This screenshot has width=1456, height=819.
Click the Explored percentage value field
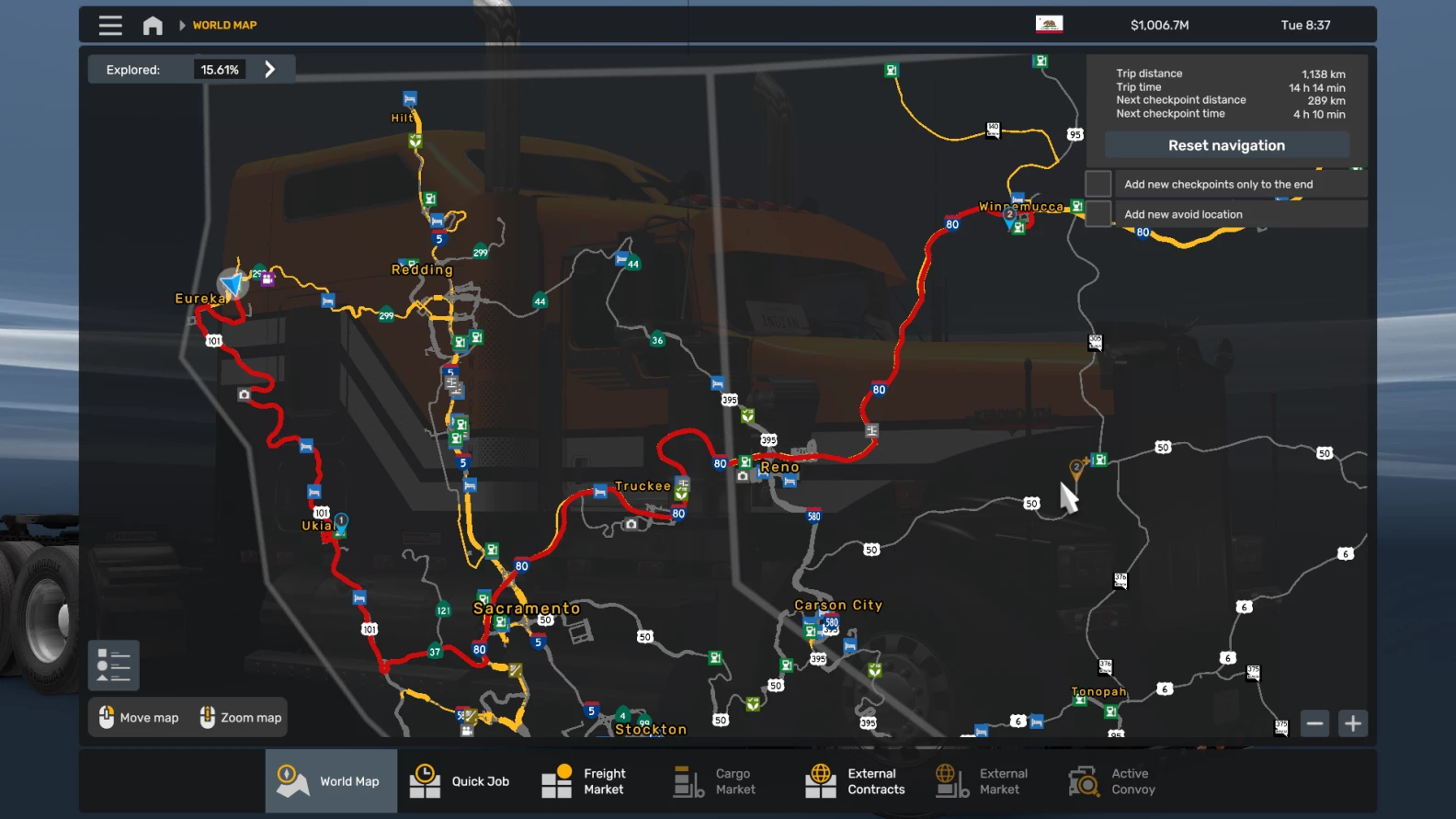click(x=219, y=68)
